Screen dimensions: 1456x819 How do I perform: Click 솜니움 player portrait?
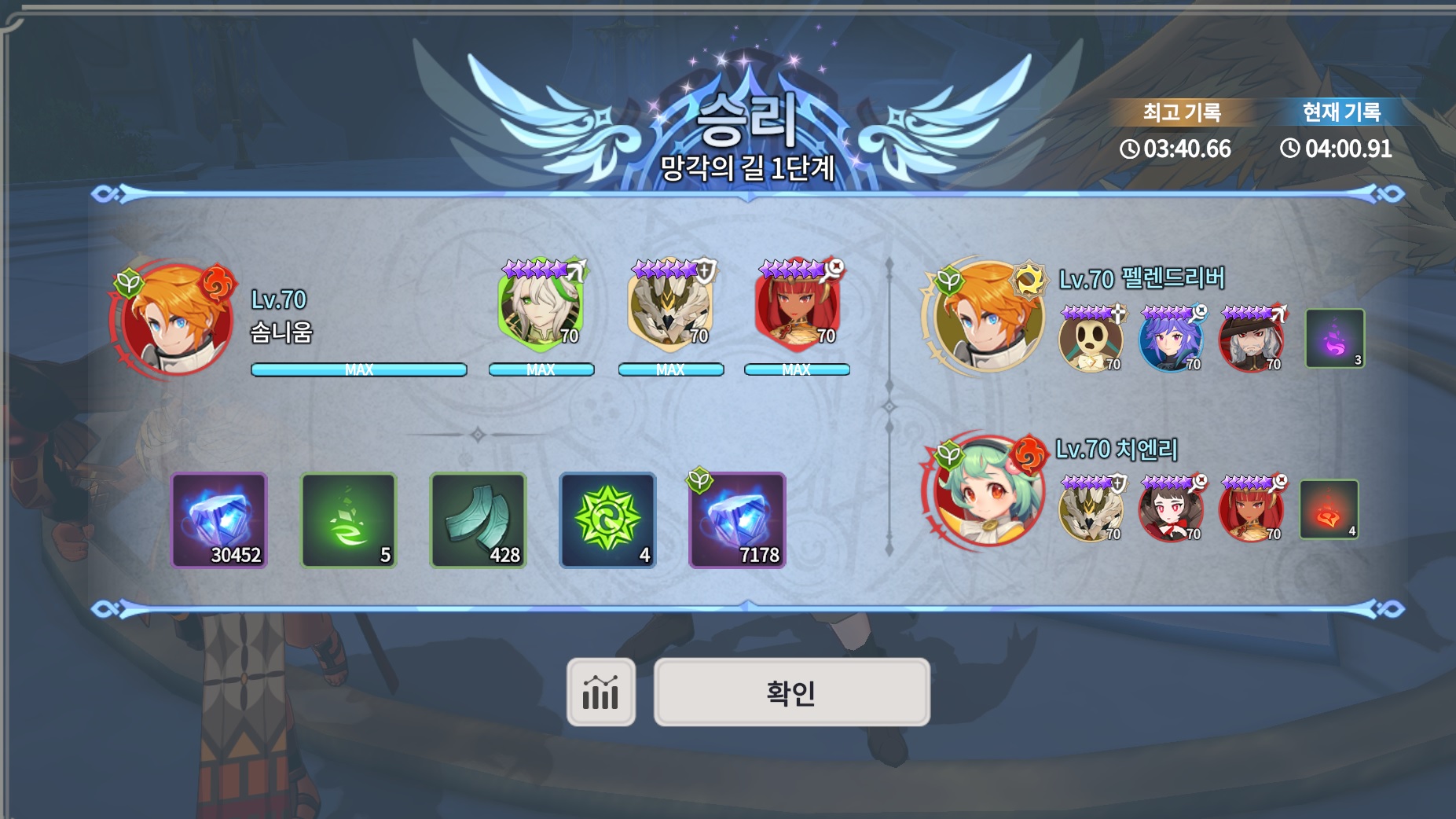[176, 319]
